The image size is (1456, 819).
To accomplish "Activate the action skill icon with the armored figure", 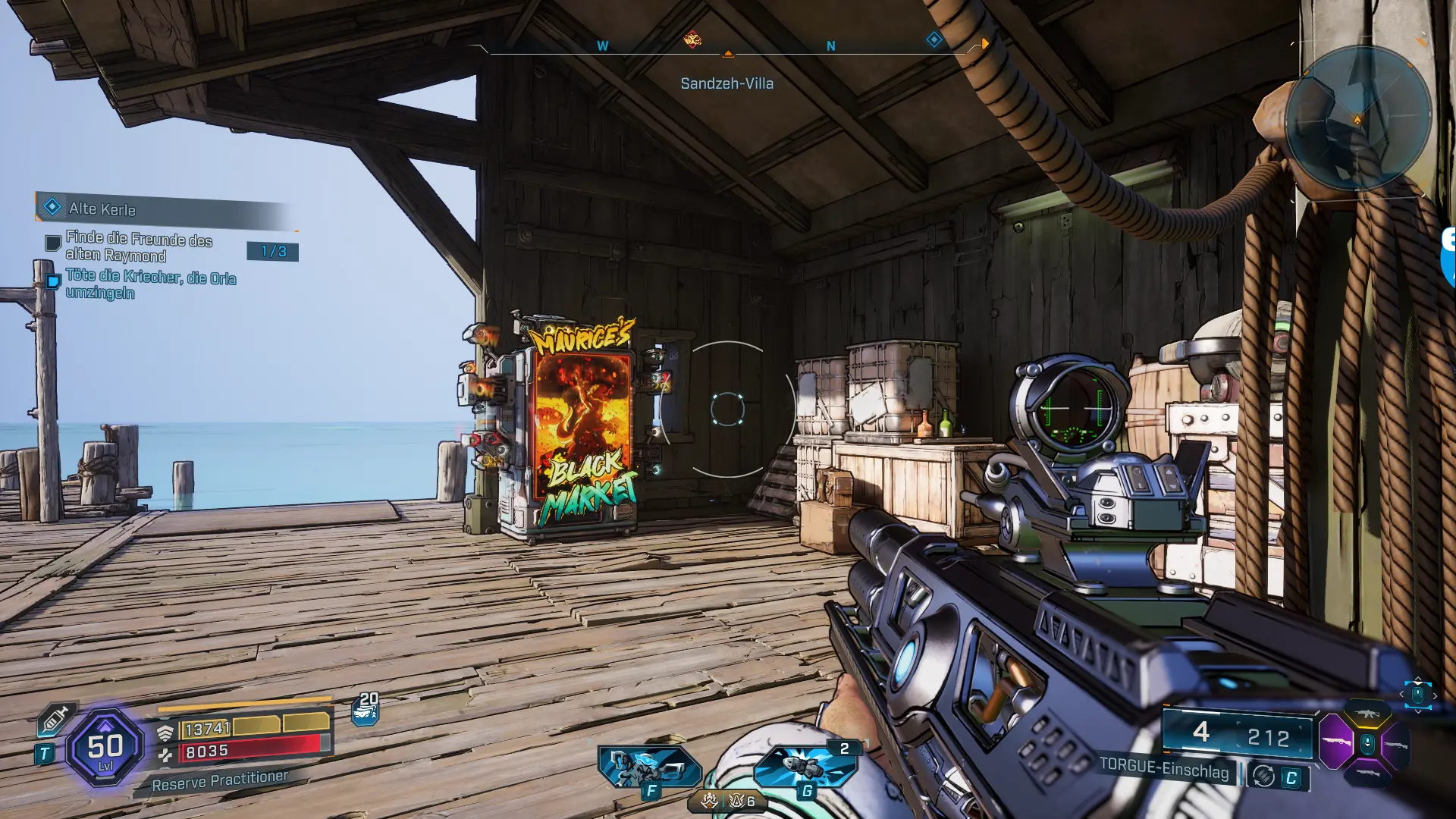I will coord(648,766).
